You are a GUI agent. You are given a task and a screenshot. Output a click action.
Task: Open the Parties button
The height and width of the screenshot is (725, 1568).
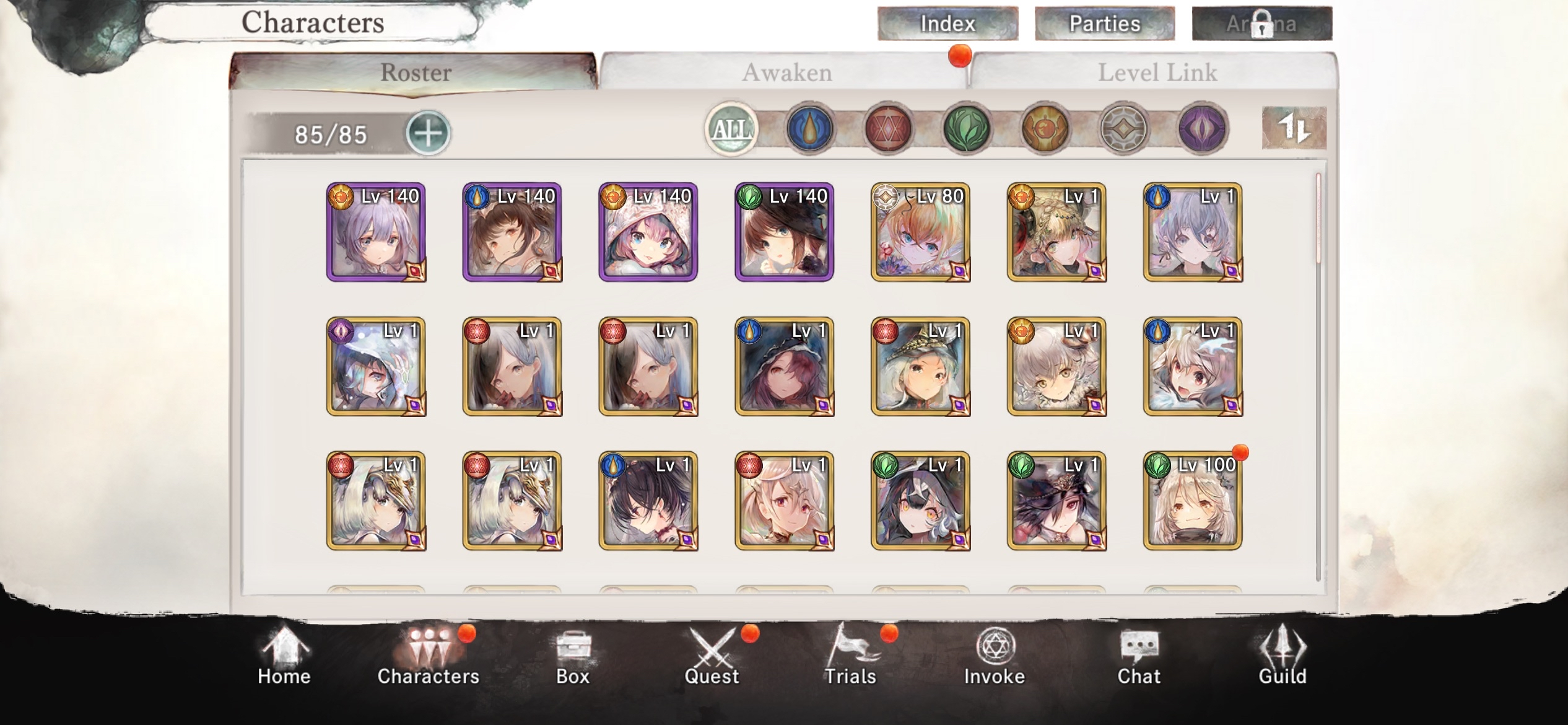point(1105,23)
